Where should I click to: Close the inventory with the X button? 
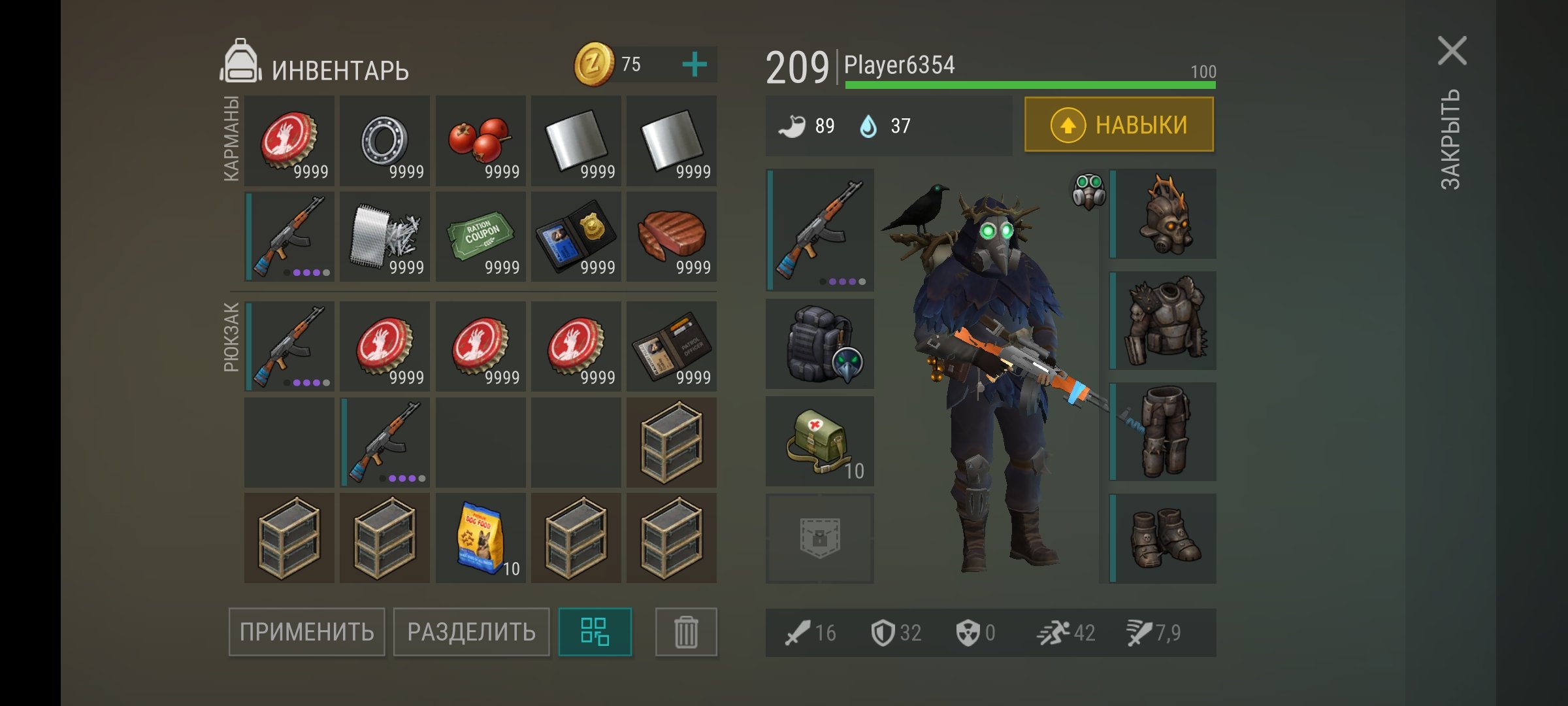pyautogui.click(x=1452, y=51)
